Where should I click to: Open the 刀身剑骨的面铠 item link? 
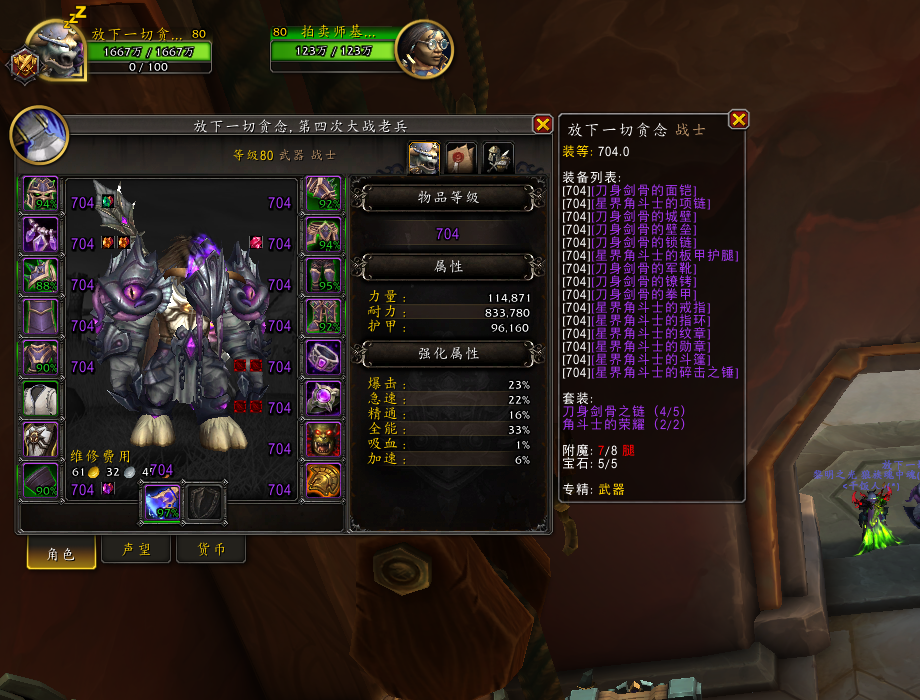(x=643, y=190)
